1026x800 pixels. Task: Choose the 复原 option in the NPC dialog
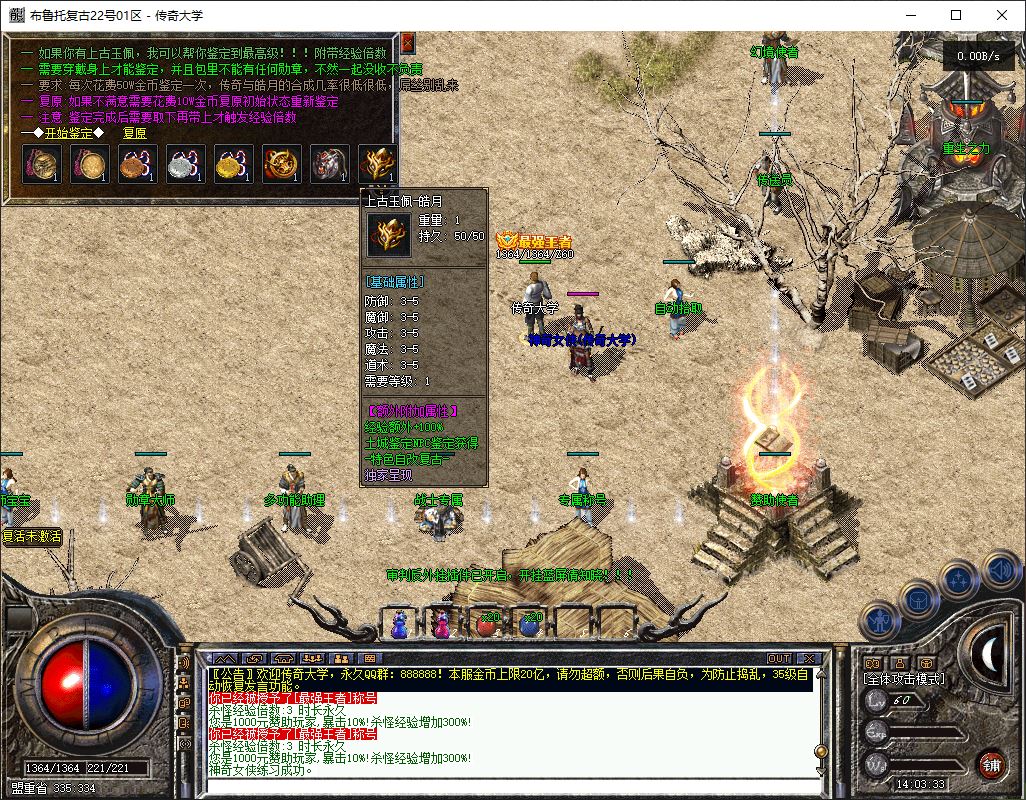[135, 132]
